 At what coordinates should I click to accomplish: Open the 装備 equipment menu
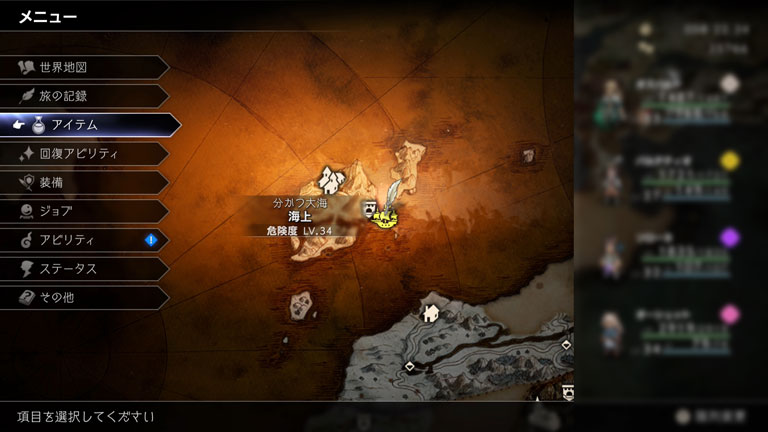click(x=80, y=183)
